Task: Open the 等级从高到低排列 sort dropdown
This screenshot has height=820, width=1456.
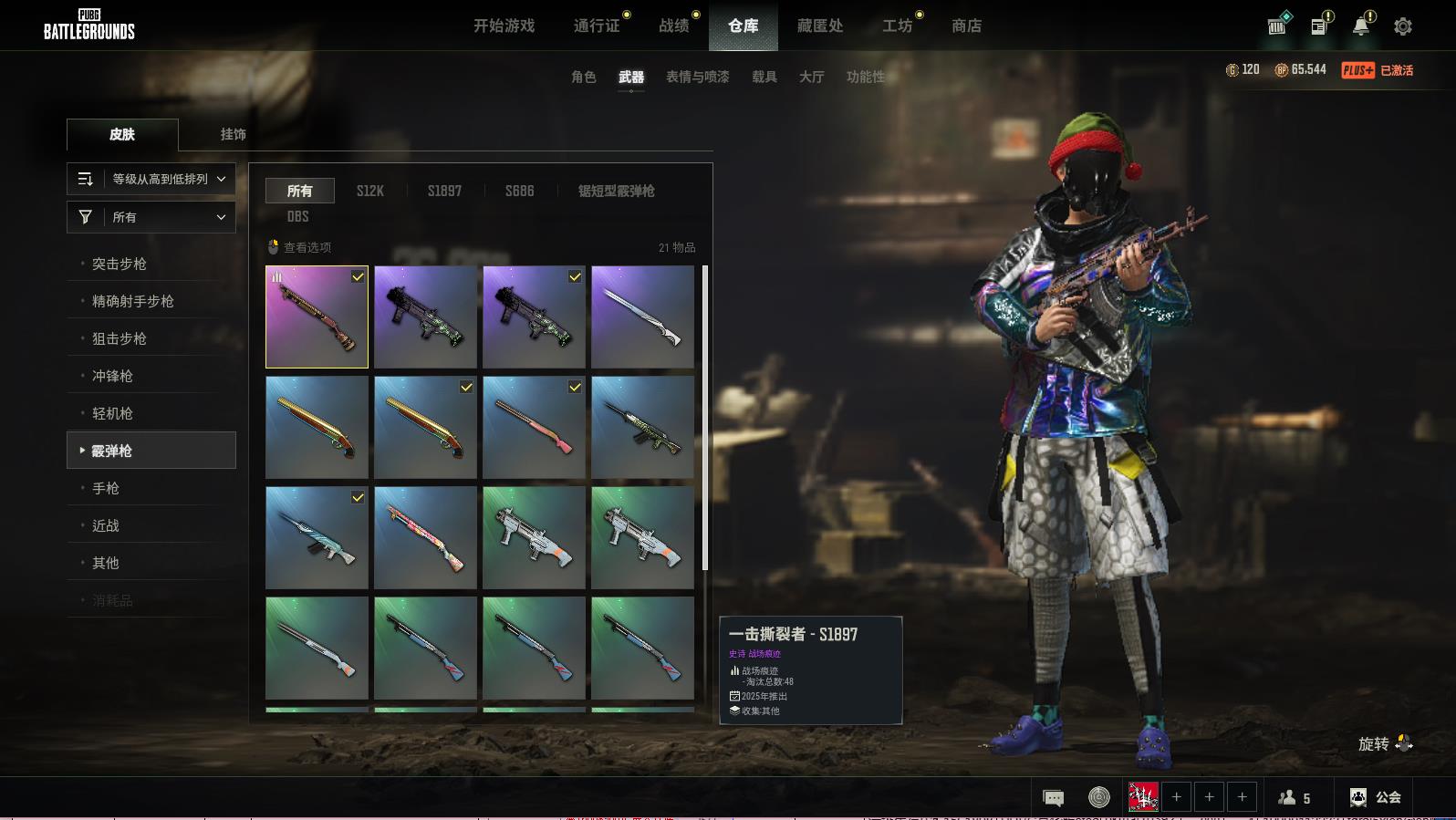Action: click(151, 179)
